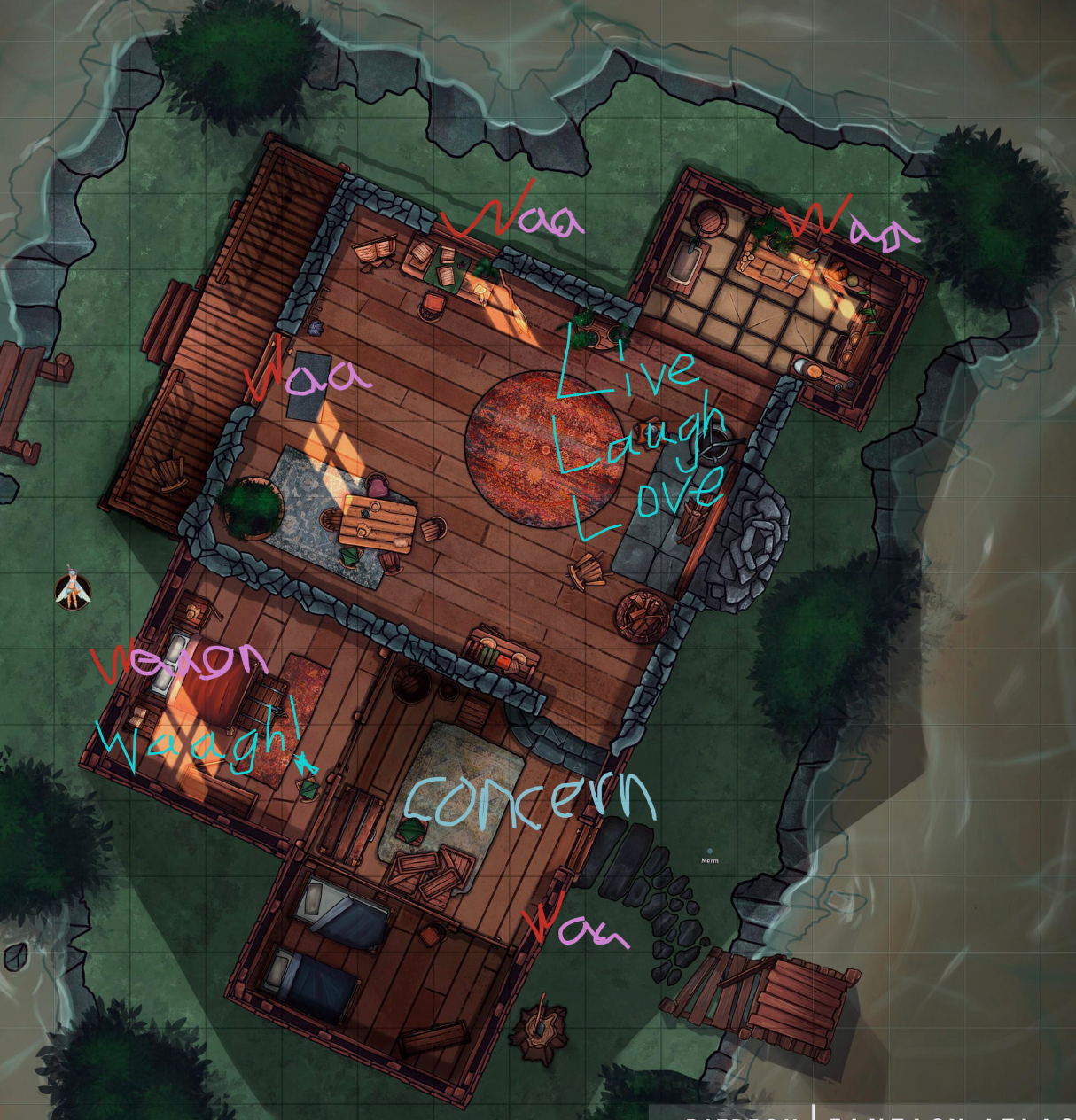This screenshot has height=1120, width=1076.
Task: Select the winged fairy character token
Action: coord(73,591)
